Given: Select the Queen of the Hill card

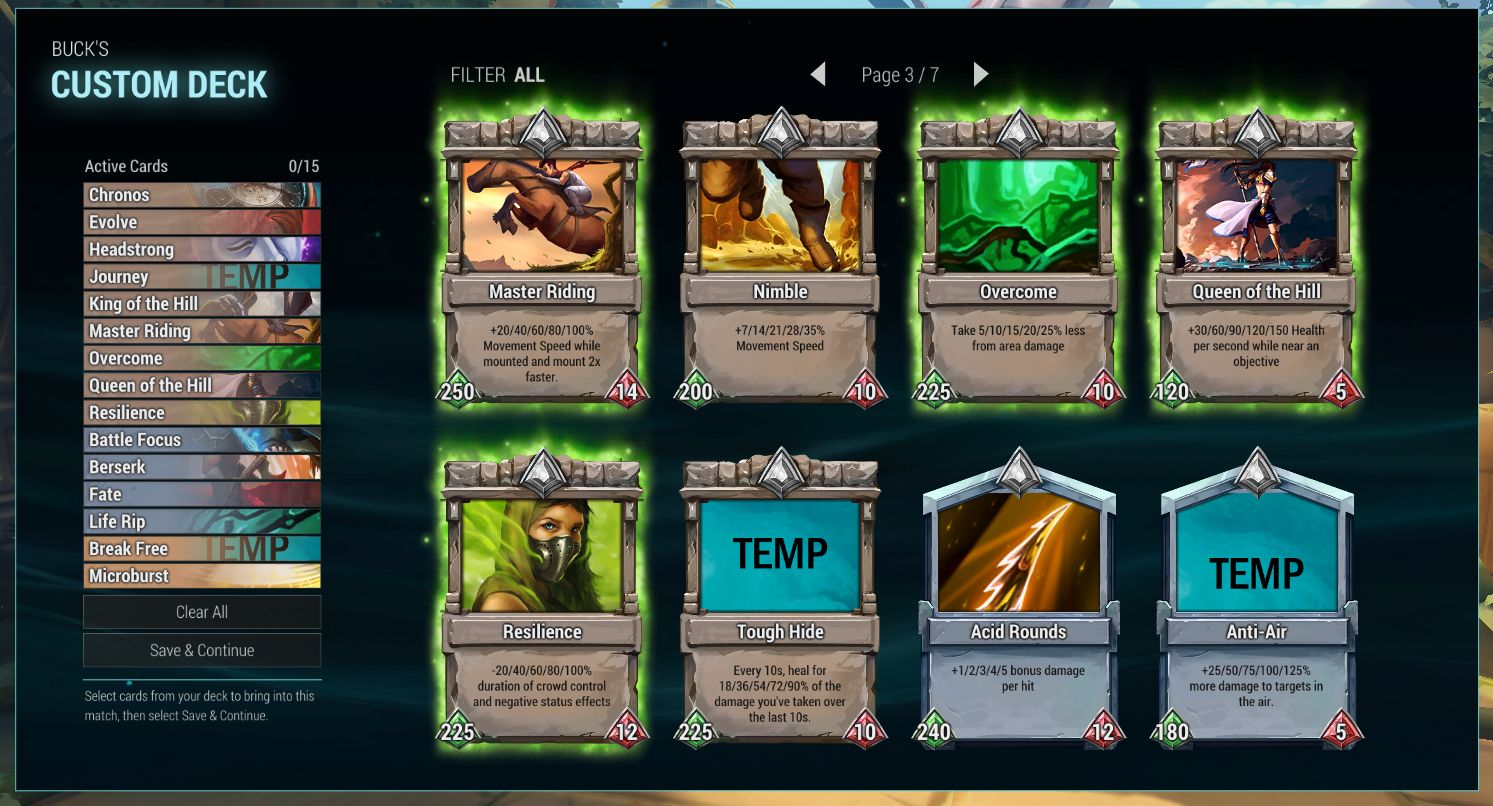Looking at the screenshot, I should coord(1256,260).
